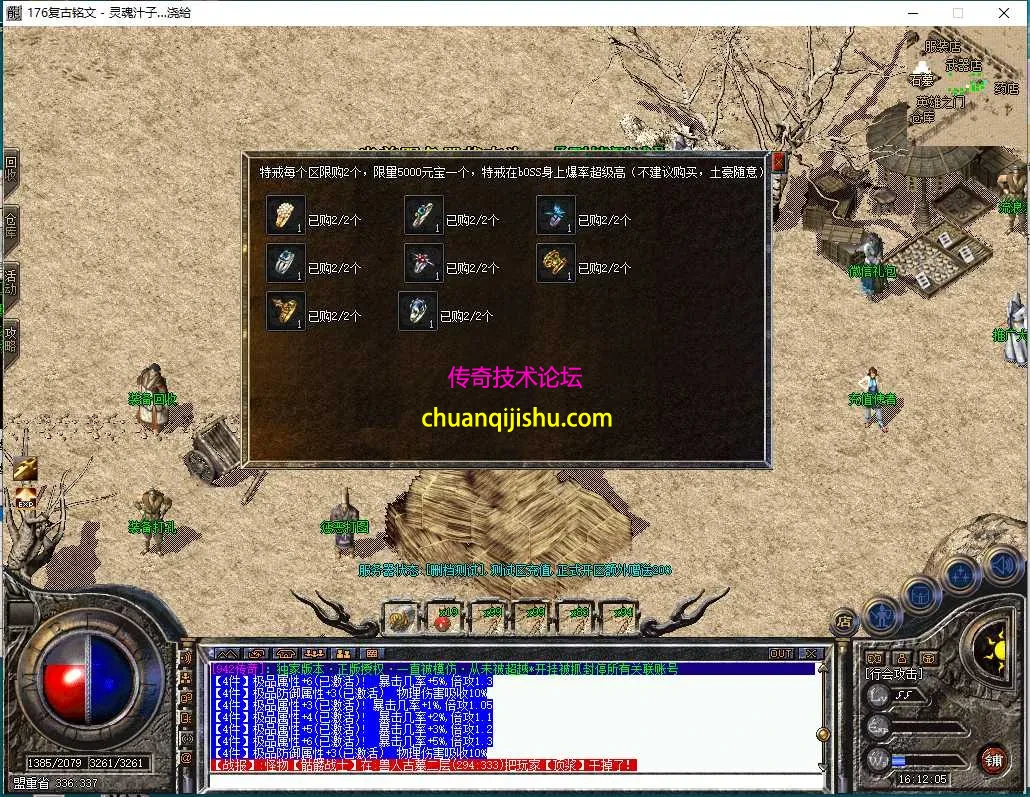Viewport: 1030px width, 797px height.
Task: Click the EXP buff icon
Action: [x=25, y=495]
